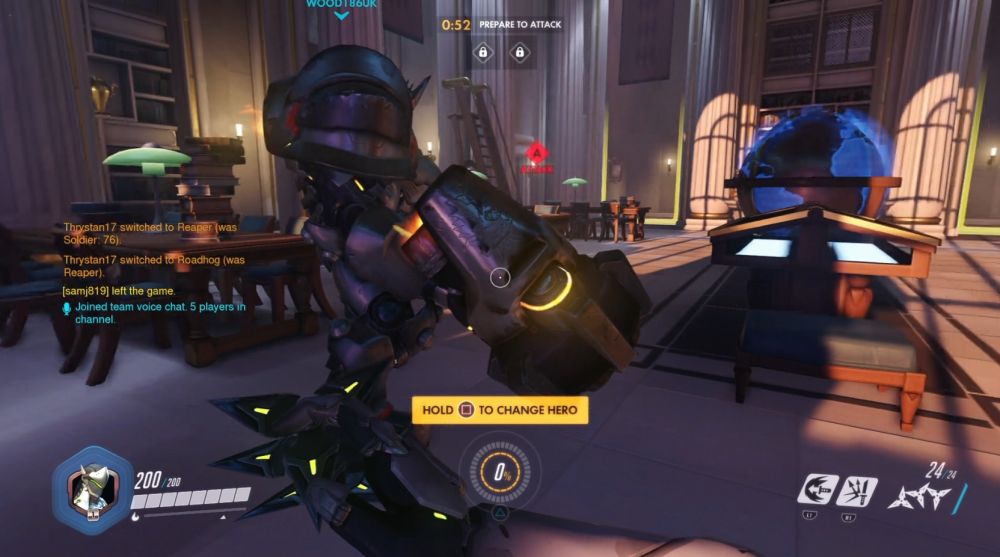1000x557 pixels.
Task: Click the team voice chat microphone icon
Action: click(x=67, y=307)
